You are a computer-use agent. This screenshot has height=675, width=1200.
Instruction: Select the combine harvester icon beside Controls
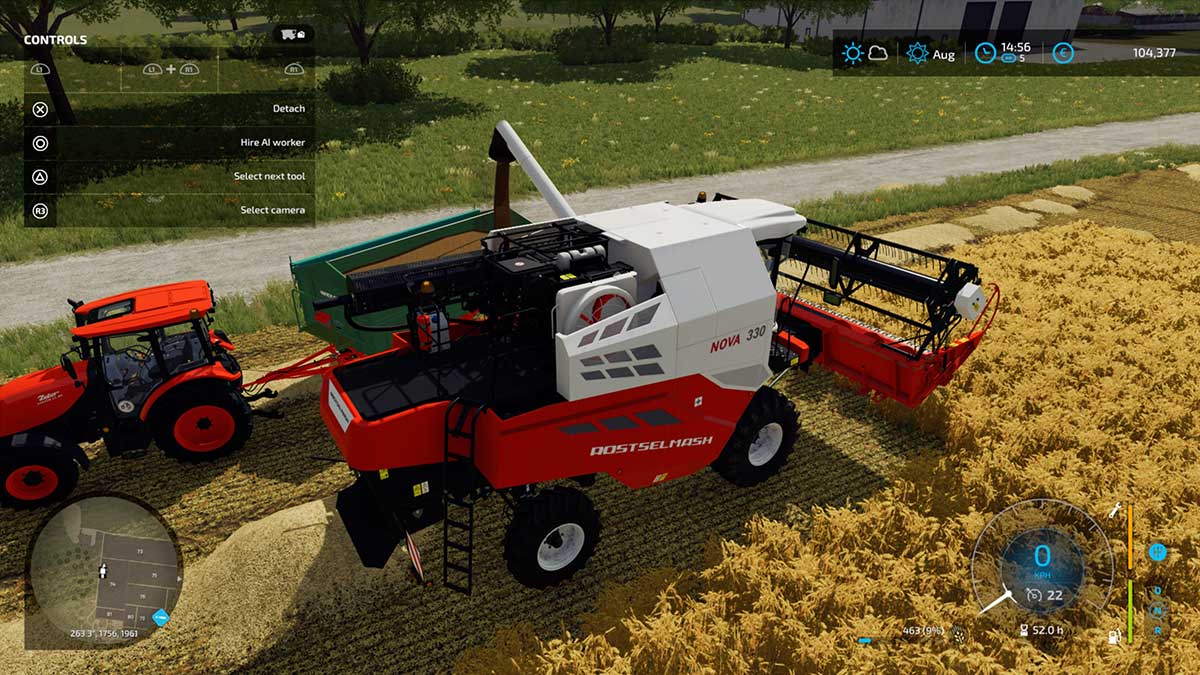click(x=293, y=34)
